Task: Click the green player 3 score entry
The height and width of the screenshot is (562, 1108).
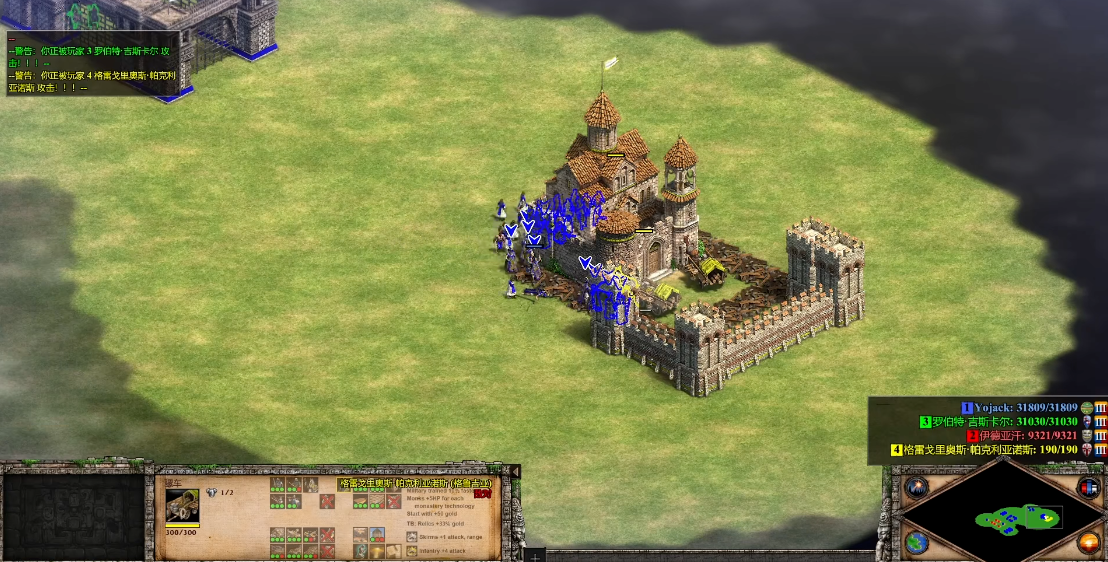Action: (x=1005, y=422)
